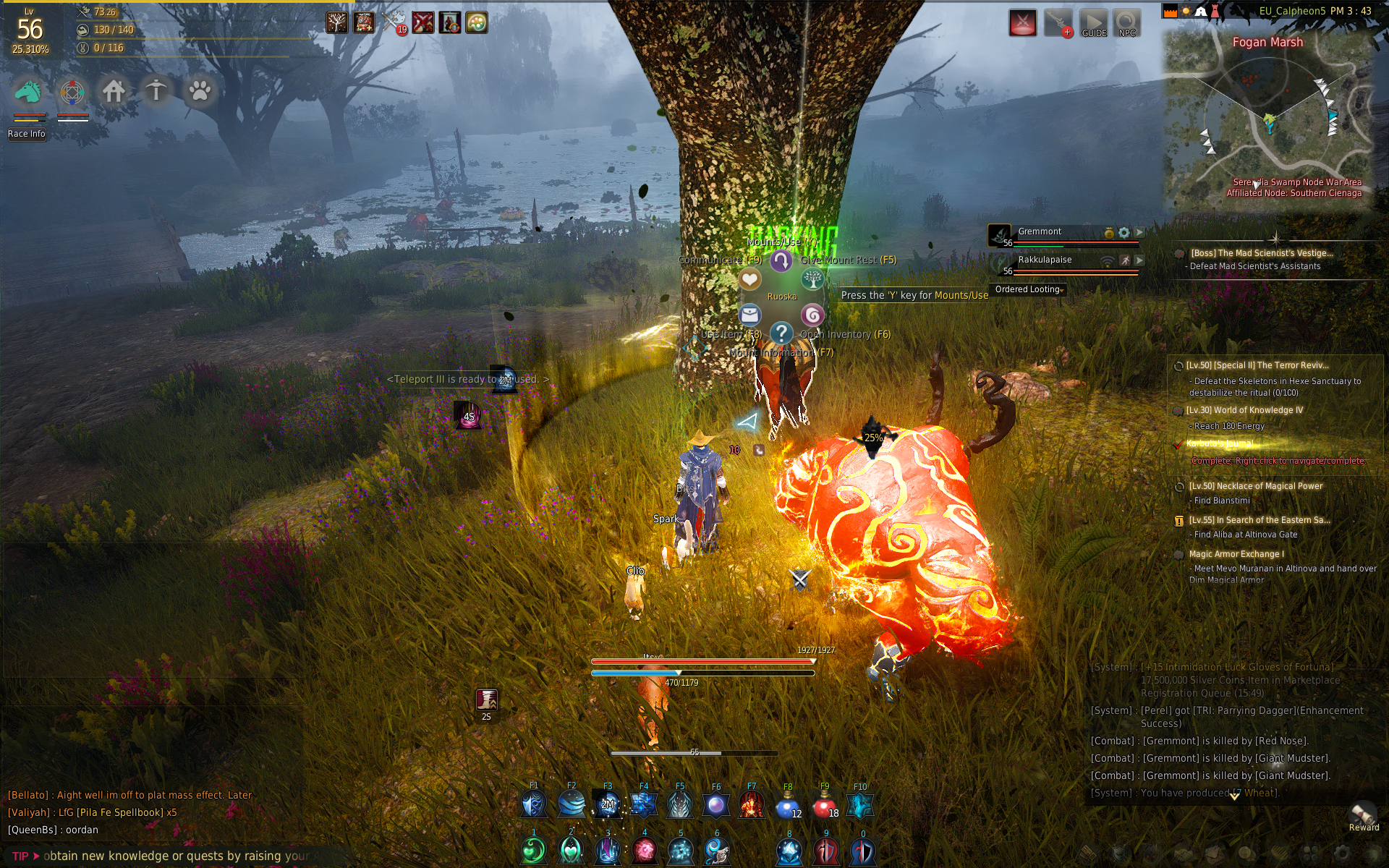Open the house icon menu
1389x868 pixels.
pos(114,92)
